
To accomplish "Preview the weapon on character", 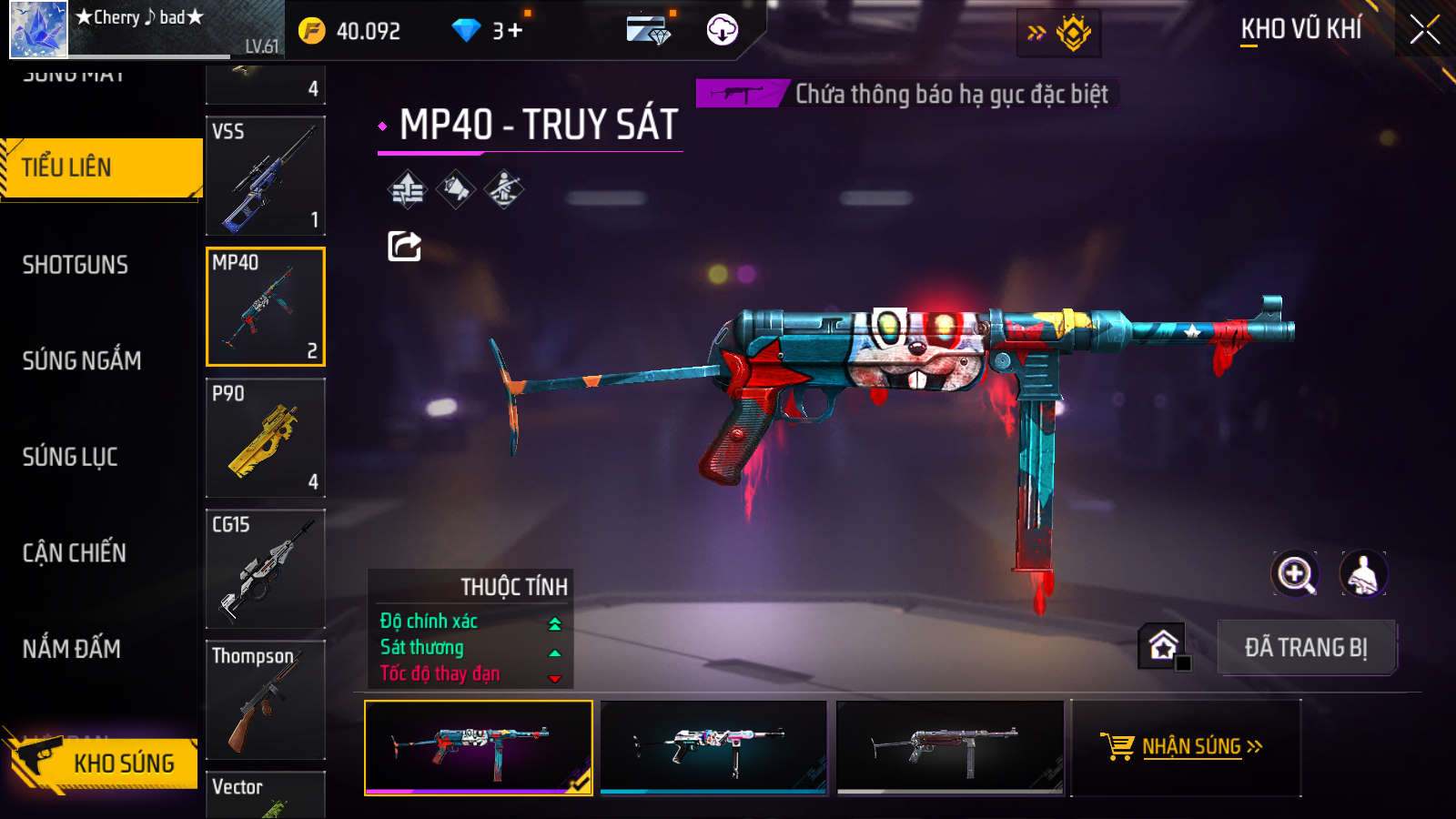I will tap(1362, 574).
